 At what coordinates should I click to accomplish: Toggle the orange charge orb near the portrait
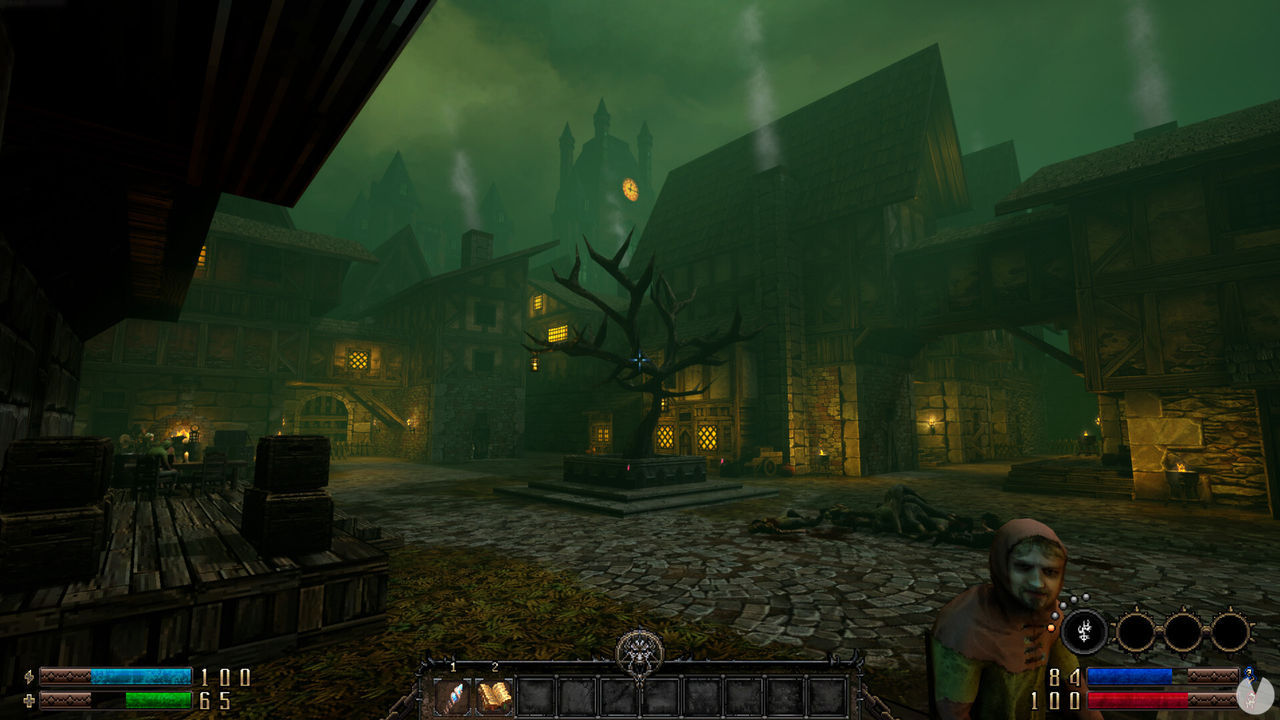tap(1051, 628)
